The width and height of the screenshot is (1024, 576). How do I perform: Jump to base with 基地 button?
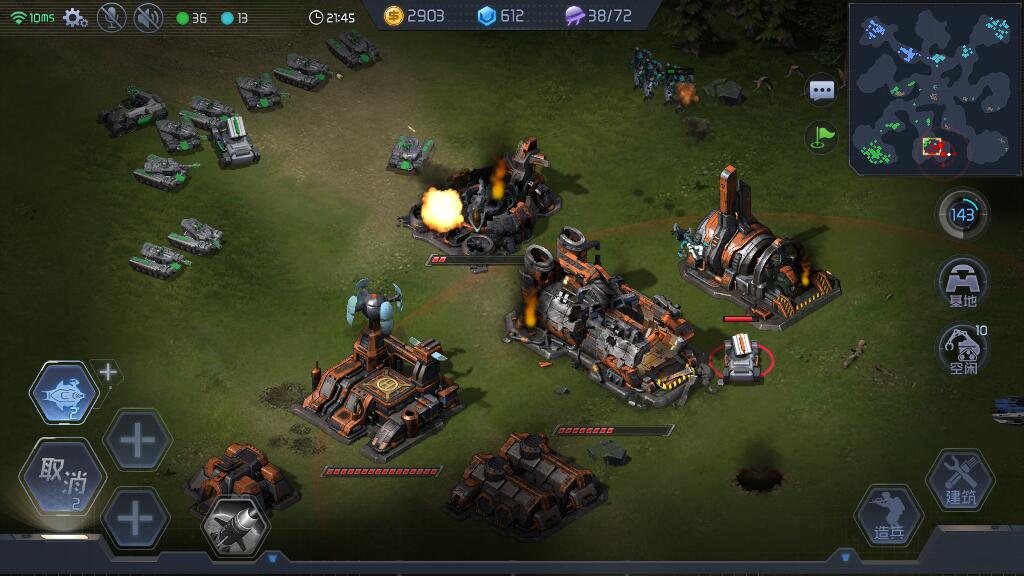pyautogui.click(x=963, y=283)
